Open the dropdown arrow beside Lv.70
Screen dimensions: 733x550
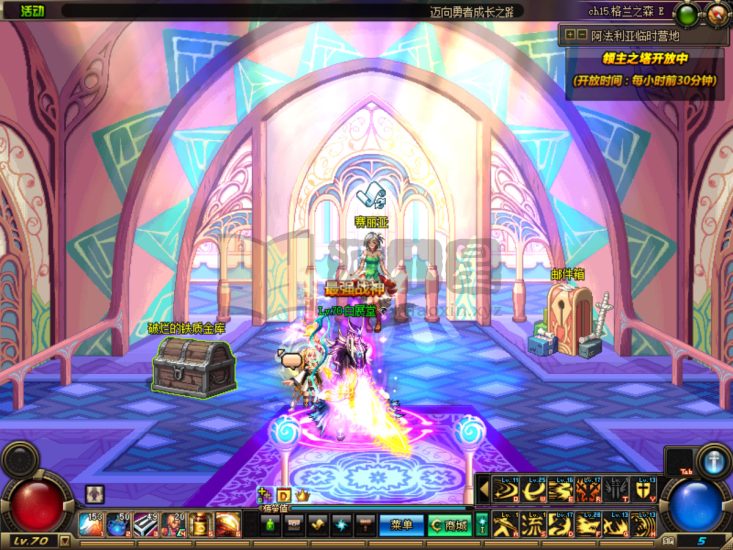tap(65, 541)
